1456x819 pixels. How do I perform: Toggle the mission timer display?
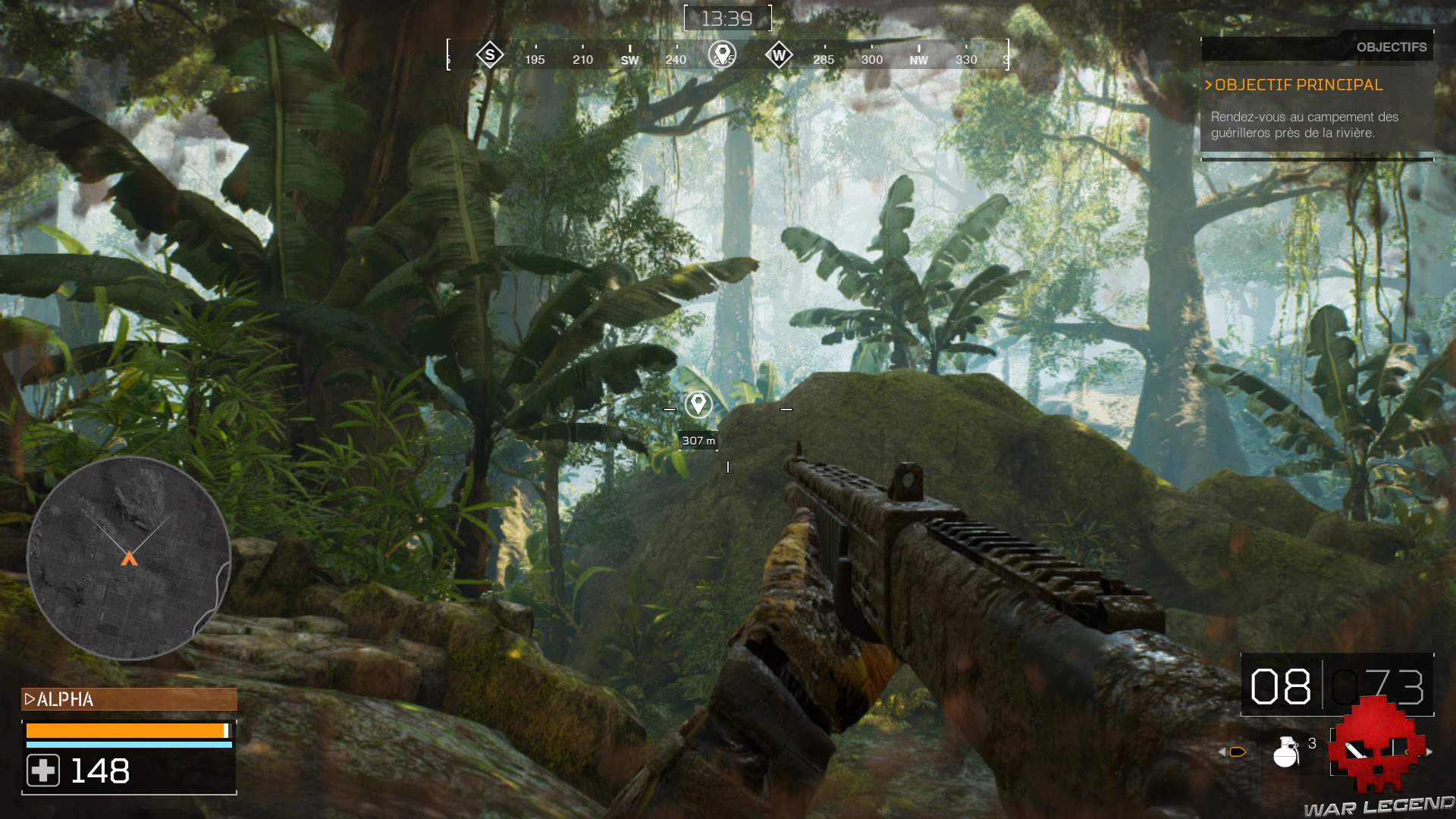tap(728, 17)
